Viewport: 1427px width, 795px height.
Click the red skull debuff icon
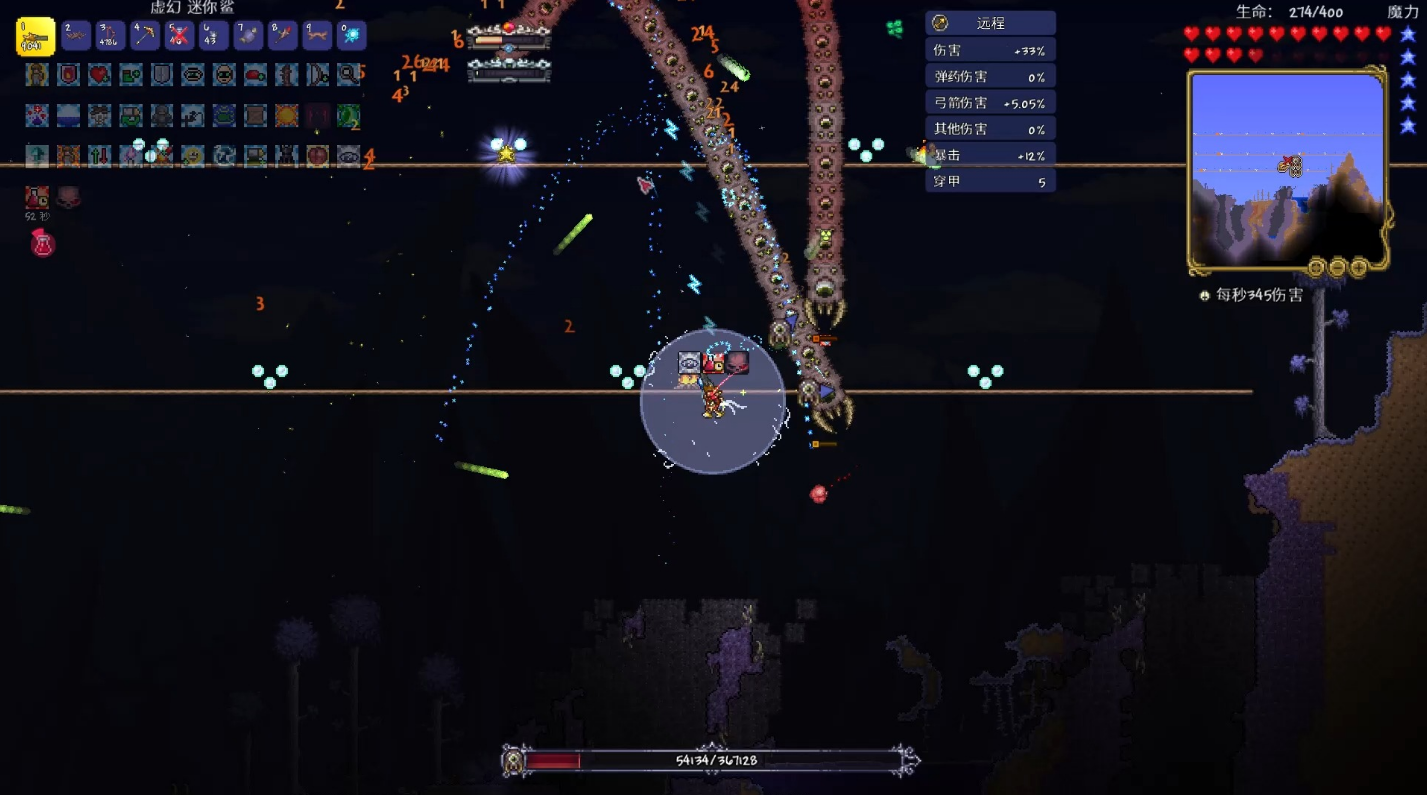point(68,196)
